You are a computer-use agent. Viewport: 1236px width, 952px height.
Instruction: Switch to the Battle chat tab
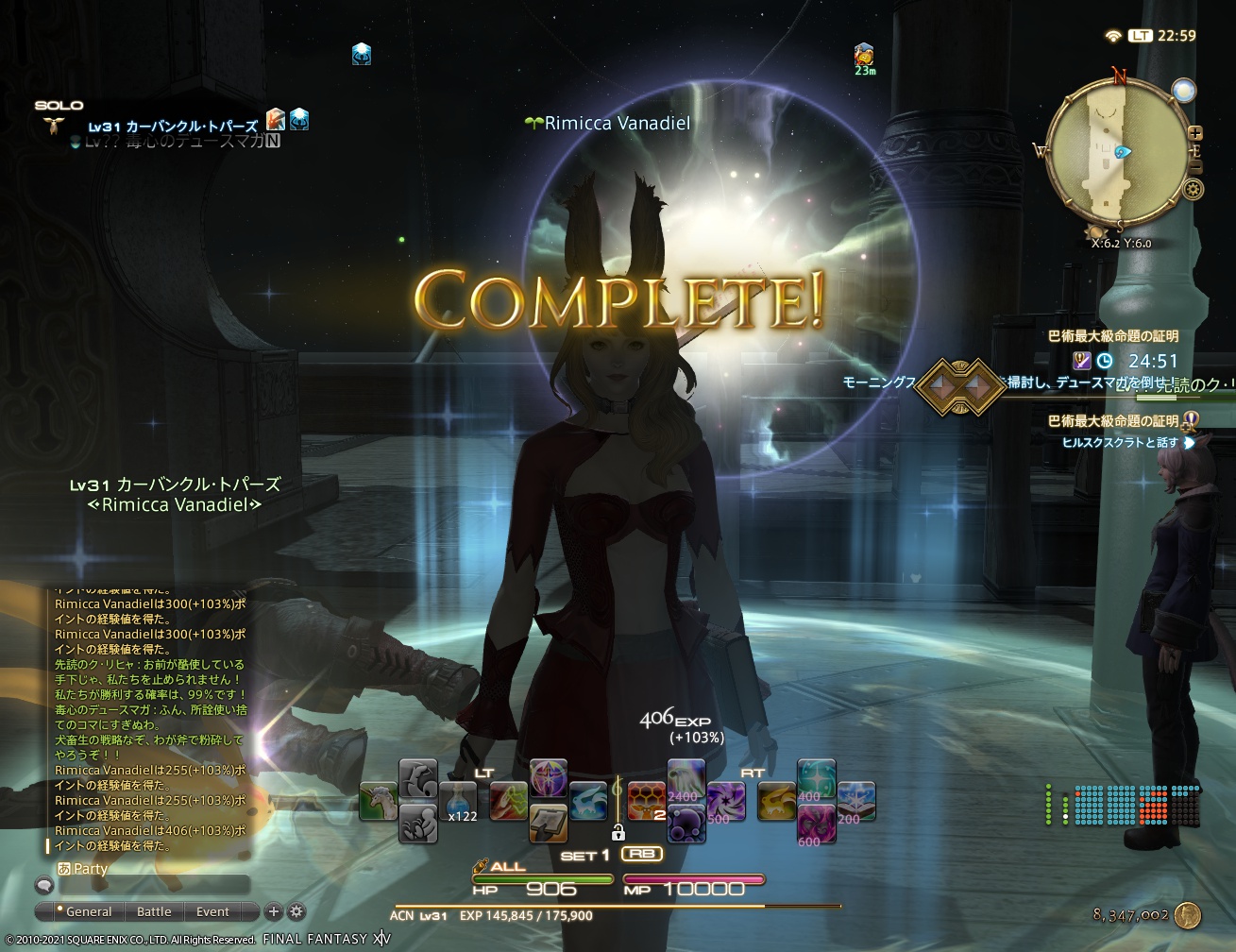point(154,912)
